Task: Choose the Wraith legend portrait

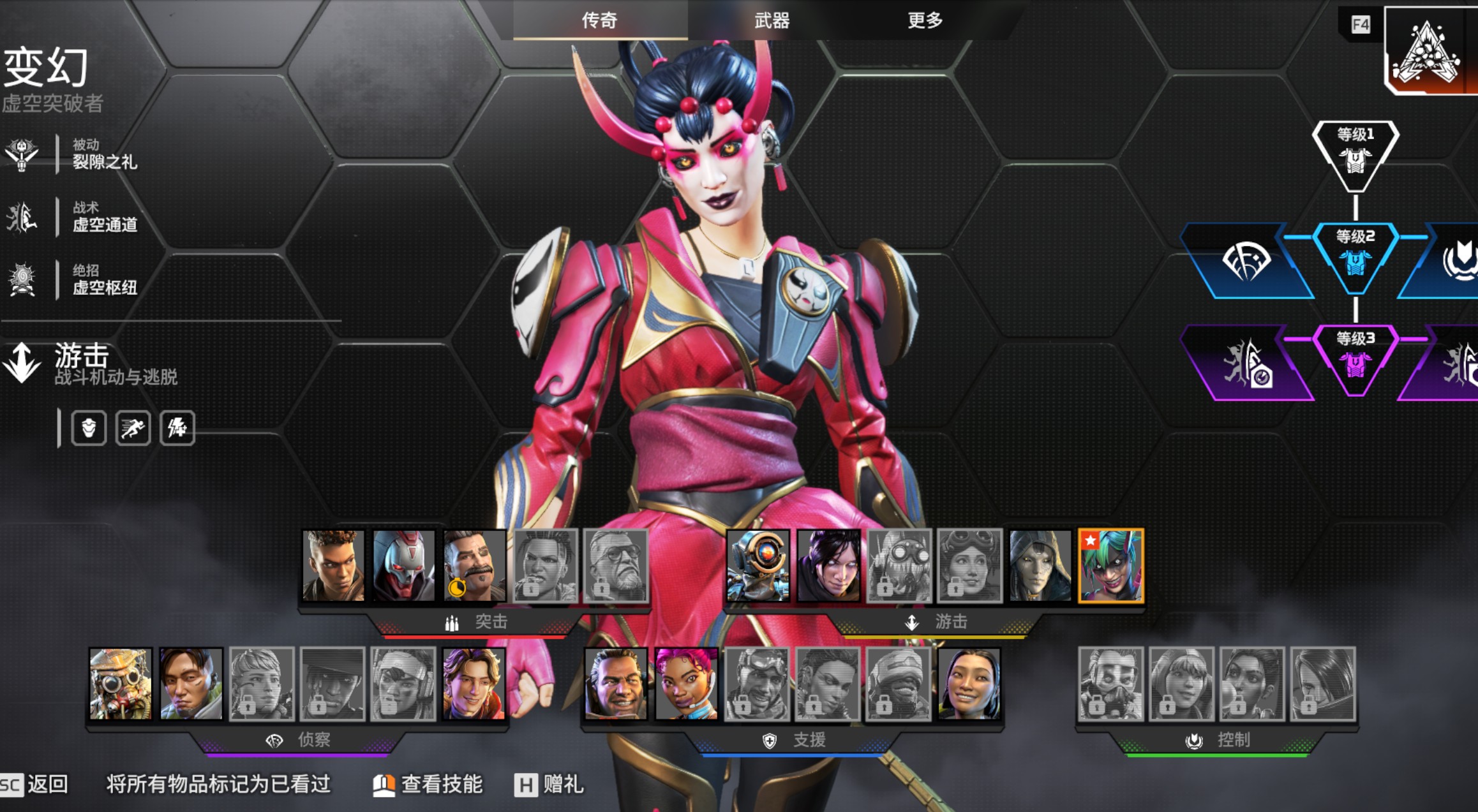Action: coord(828,566)
